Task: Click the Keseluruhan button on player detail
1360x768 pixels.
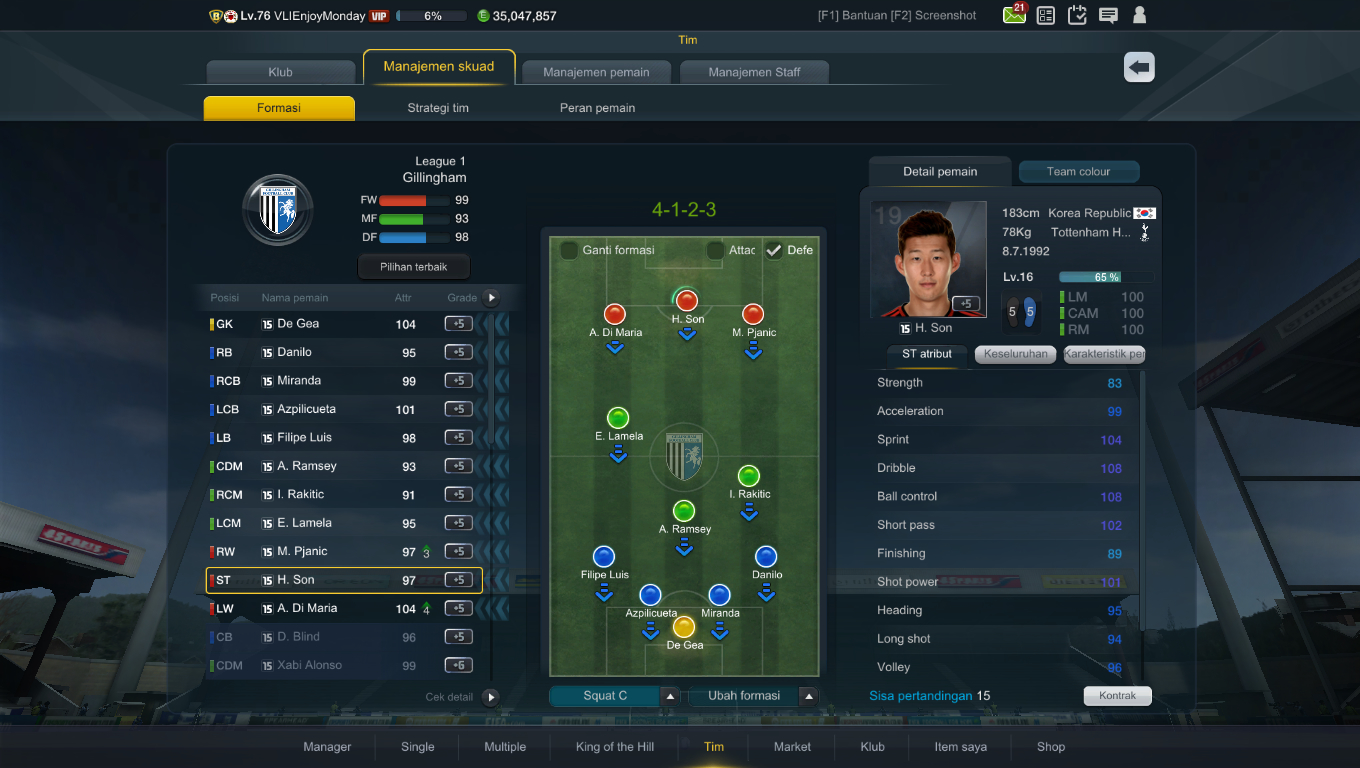Action: [1014, 354]
